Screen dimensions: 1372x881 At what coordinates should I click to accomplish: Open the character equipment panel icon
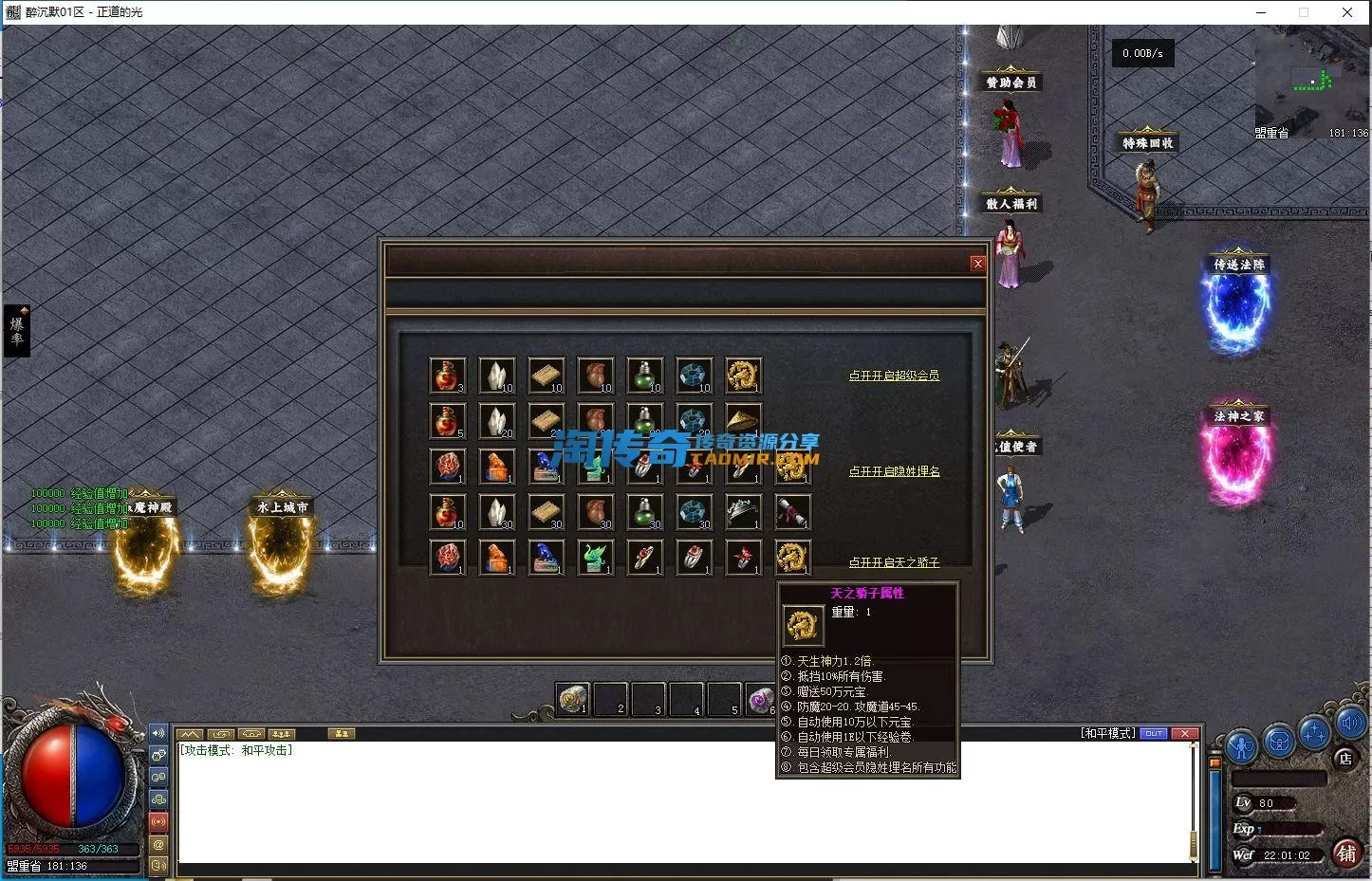[1241, 744]
